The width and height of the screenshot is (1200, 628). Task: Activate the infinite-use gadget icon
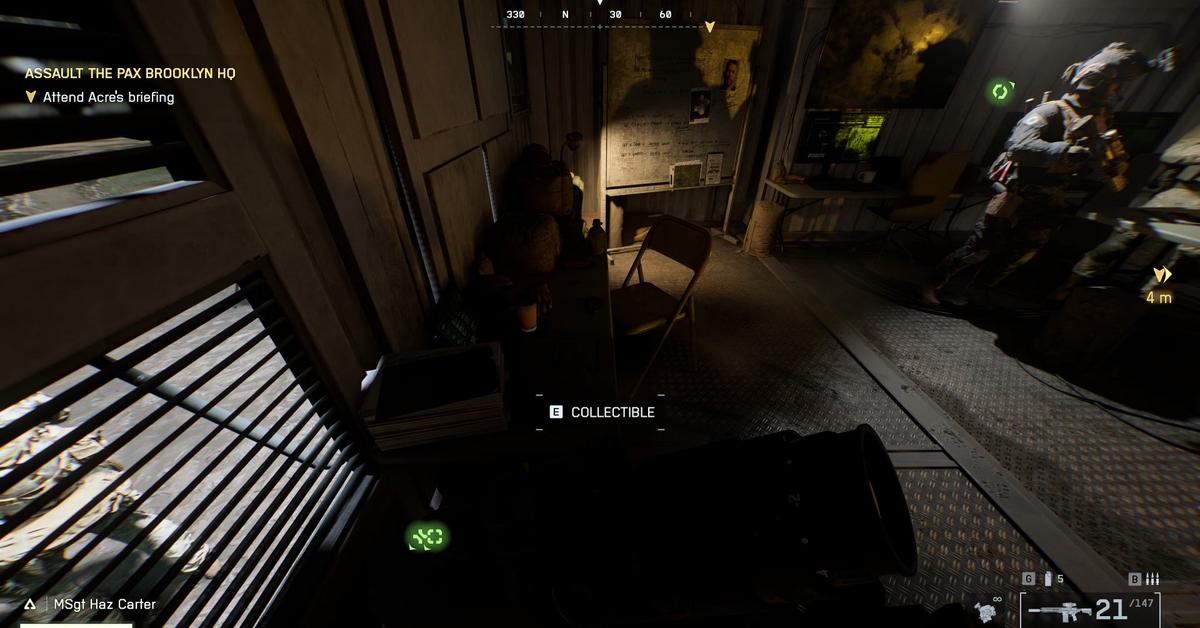[985, 610]
